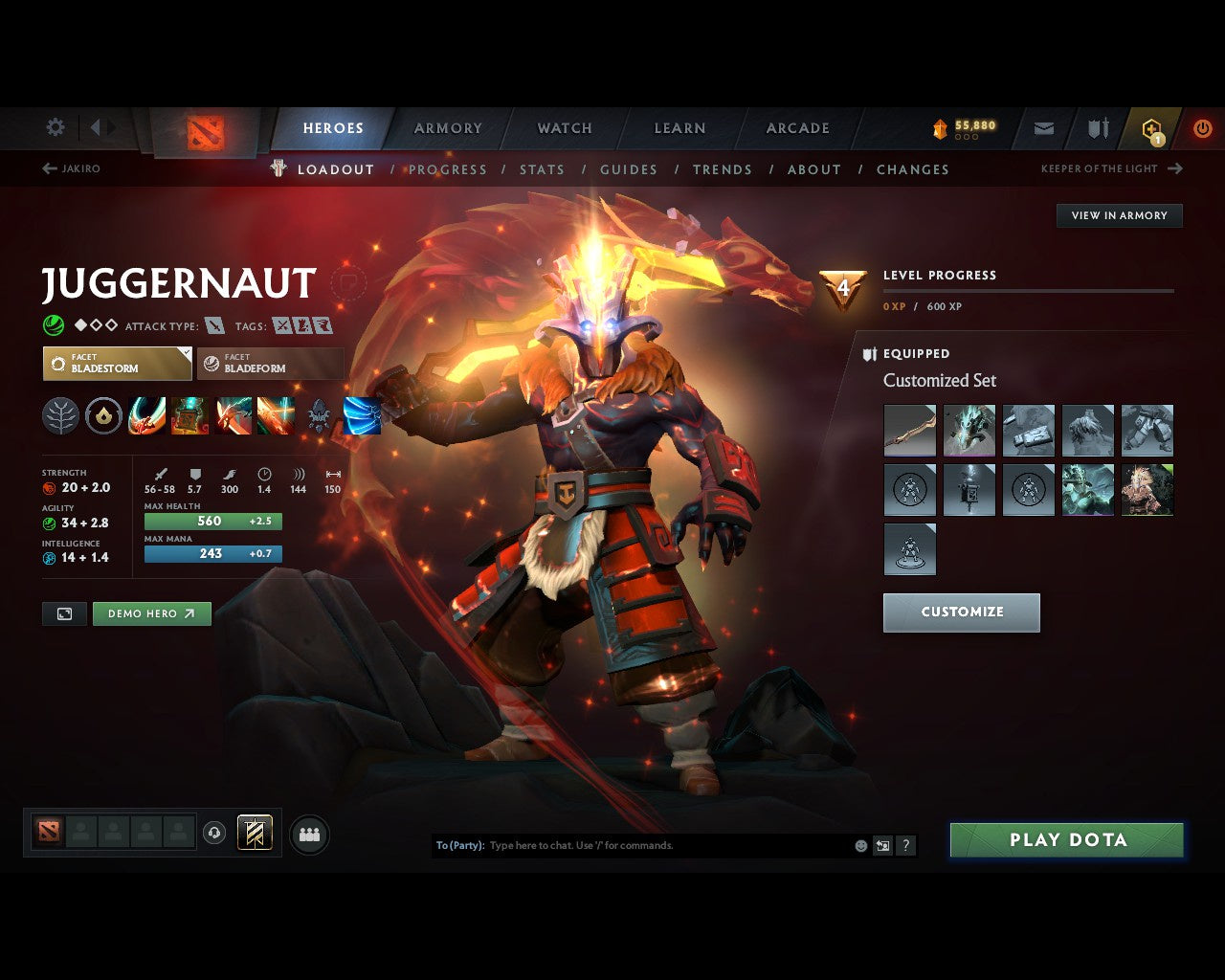Go back to Jakiro via the back arrow
Image resolution: width=1225 pixels, height=980 pixels.
click(x=48, y=167)
